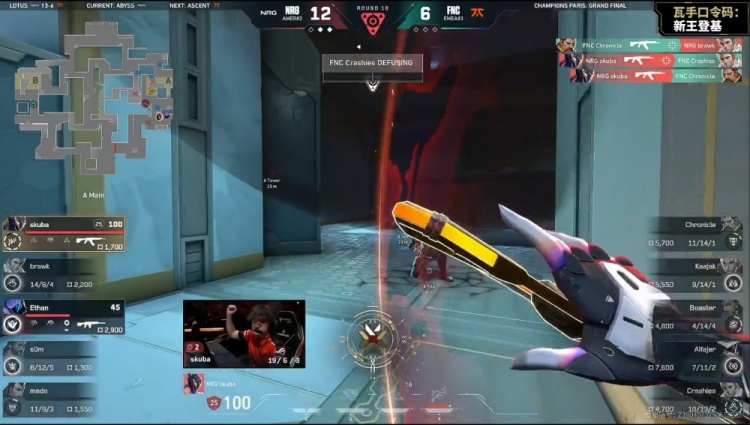This screenshot has width=750, height=425.
Task: Click the Chinese promo code banner
Action: tap(701, 17)
